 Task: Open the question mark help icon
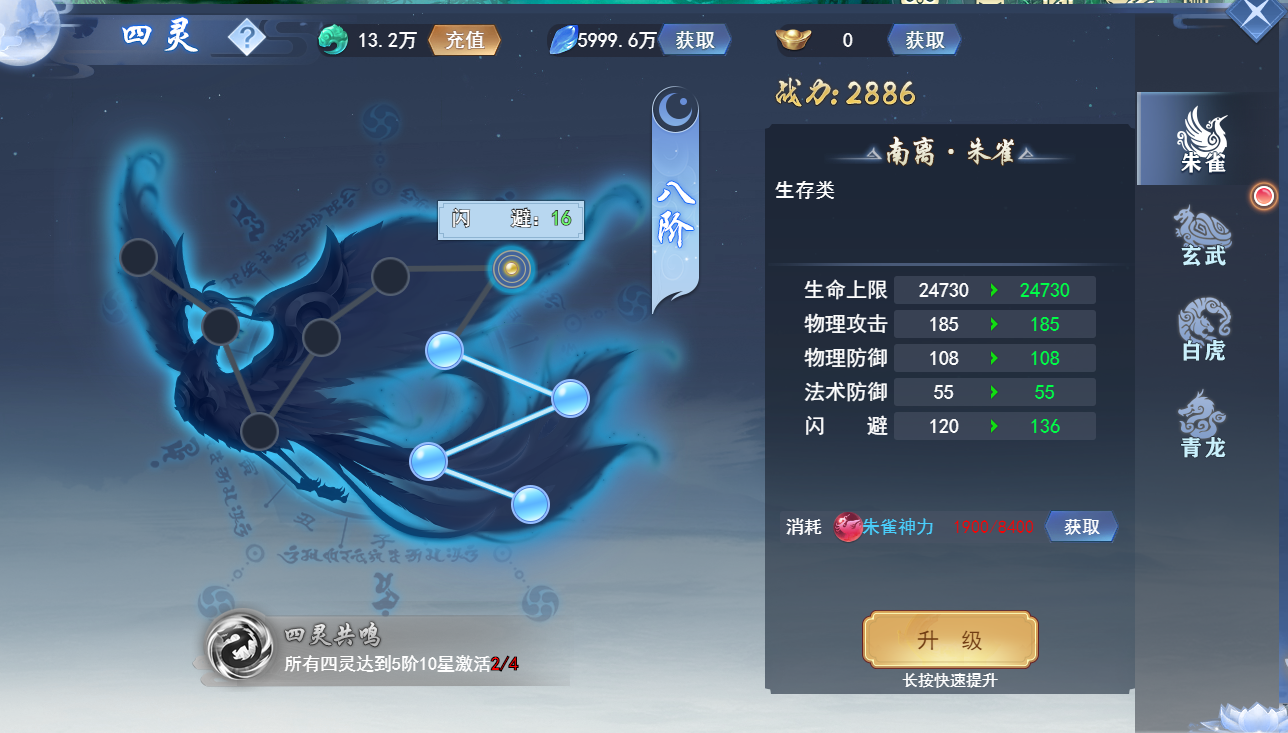click(x=246, y=40)
